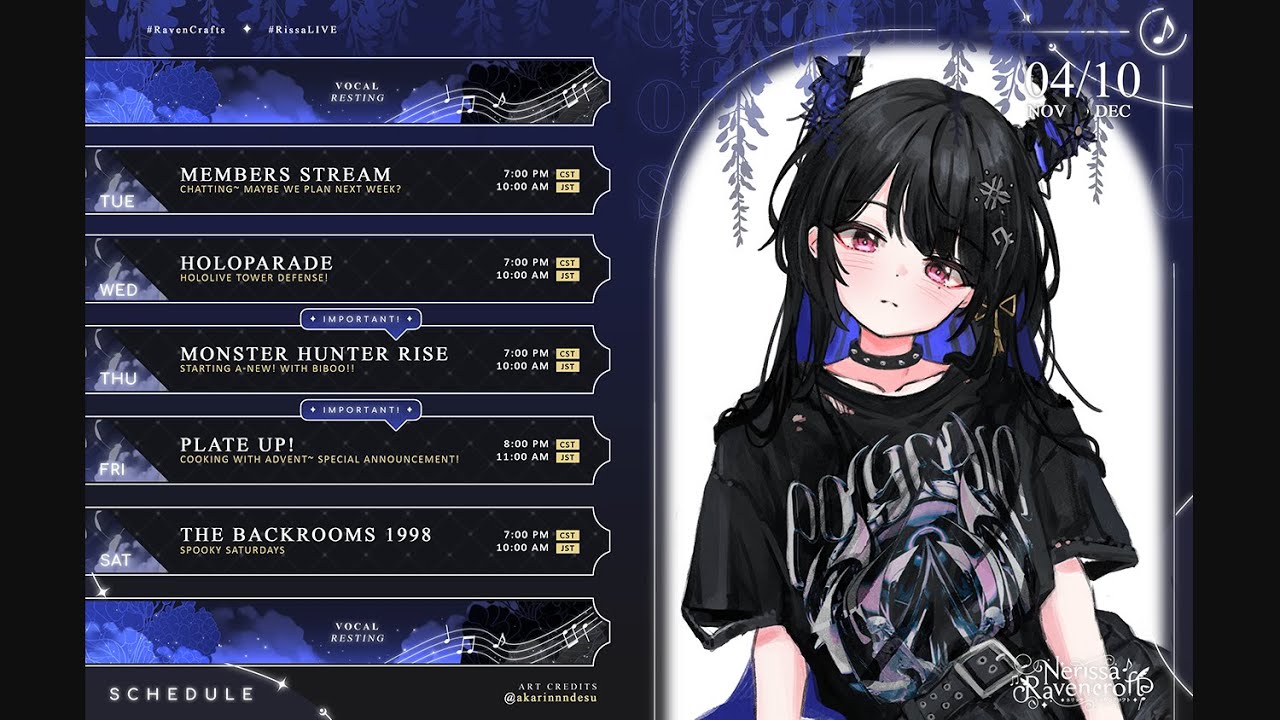Image resolution: width=1280 pixels, height=720 pixels.
Task: Click the music note circle icon
Action: pyautogui.click(x=1163, y=31)
